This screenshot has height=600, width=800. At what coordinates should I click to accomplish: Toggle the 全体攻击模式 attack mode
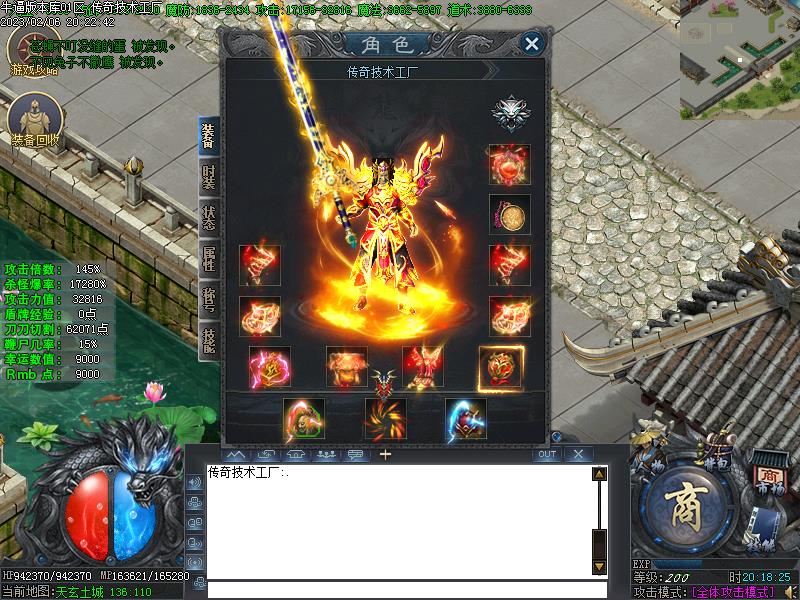tap(733, 591)
